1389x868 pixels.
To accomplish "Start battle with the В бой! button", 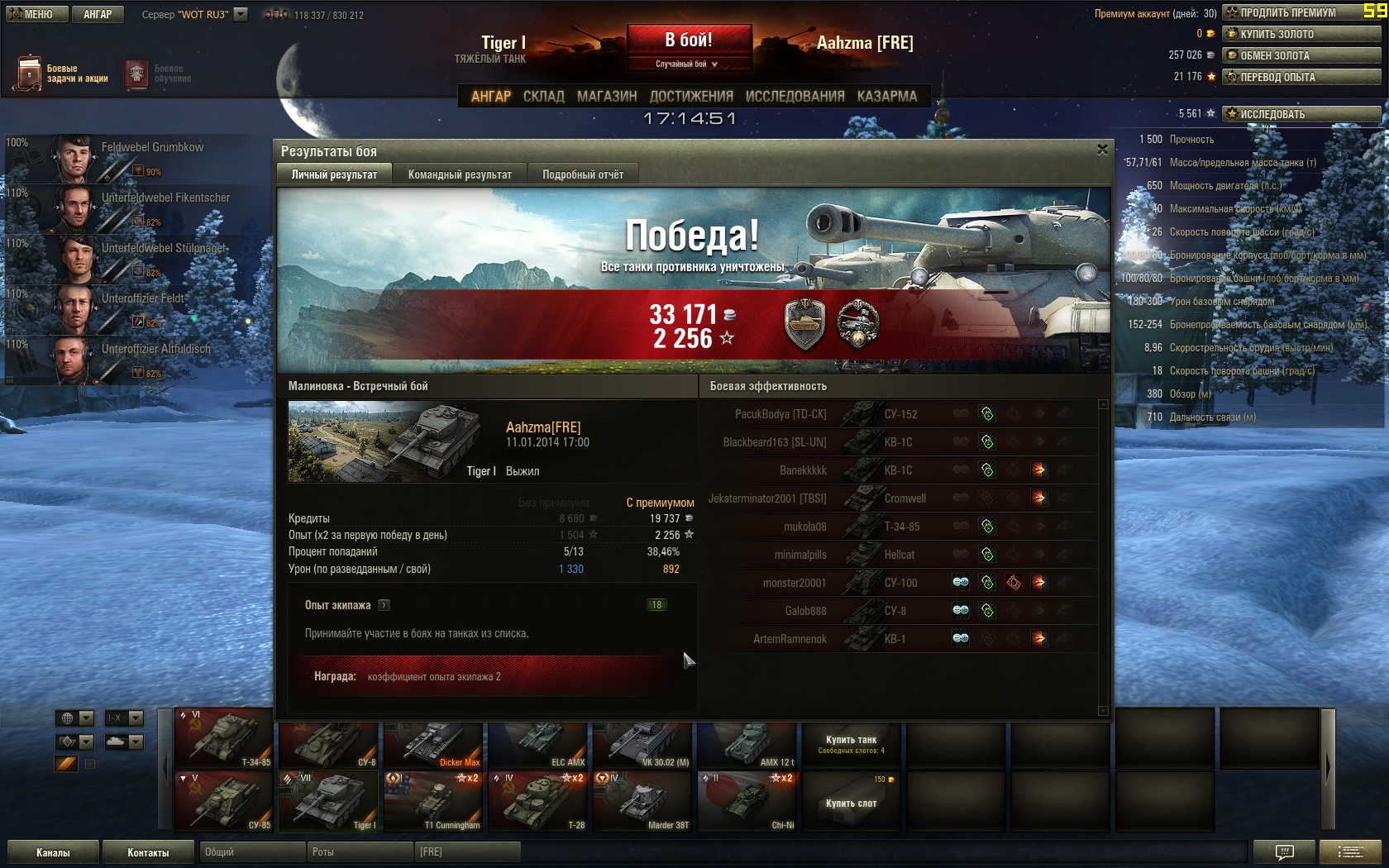I will point(689,40).
